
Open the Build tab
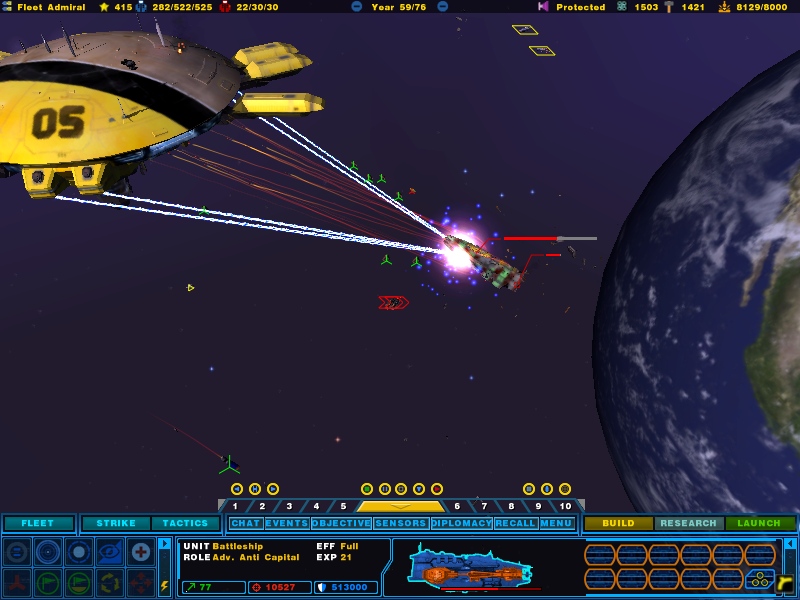[619, 523]
